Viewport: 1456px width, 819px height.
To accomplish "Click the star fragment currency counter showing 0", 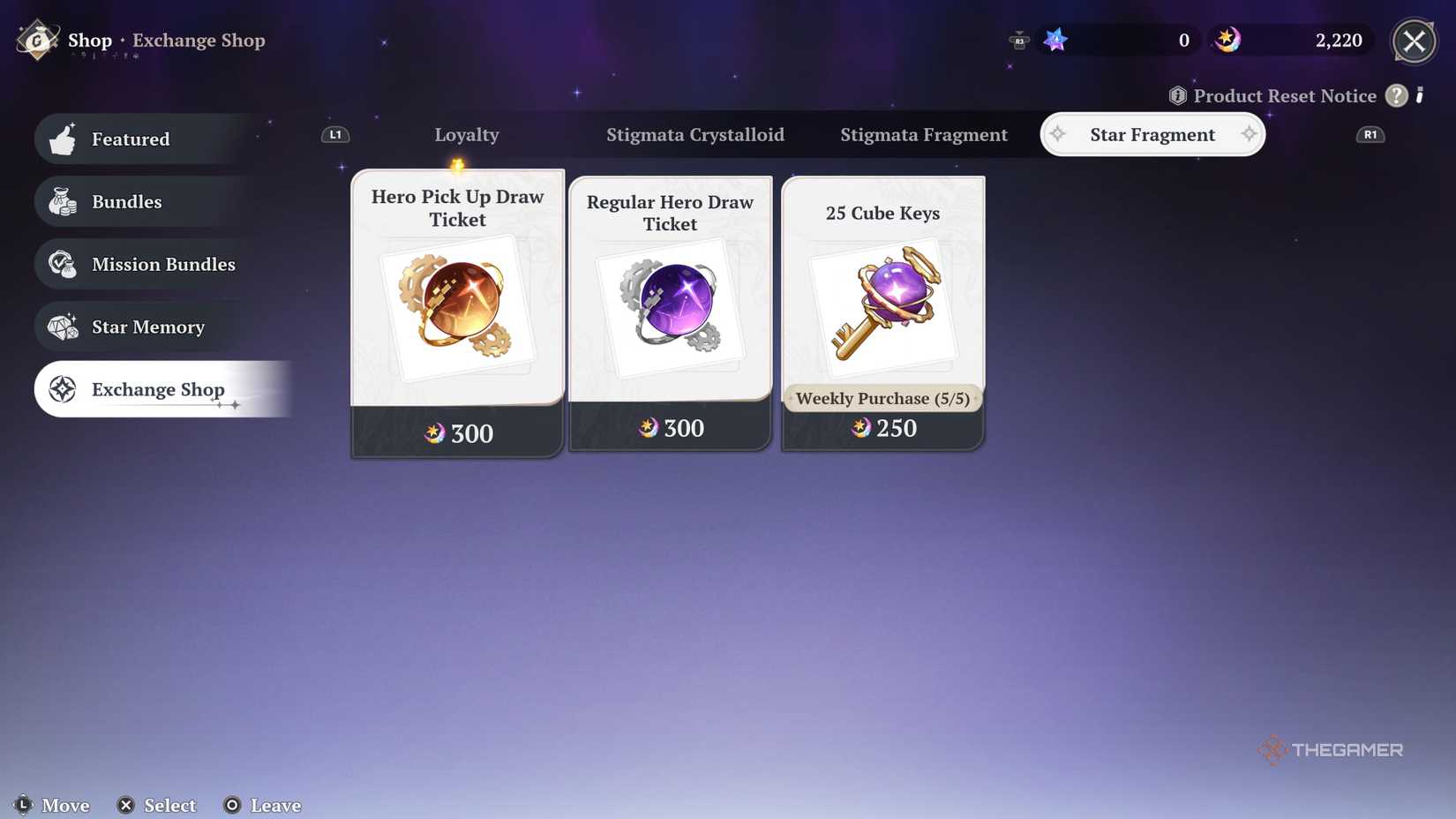I will (1116, 40).
